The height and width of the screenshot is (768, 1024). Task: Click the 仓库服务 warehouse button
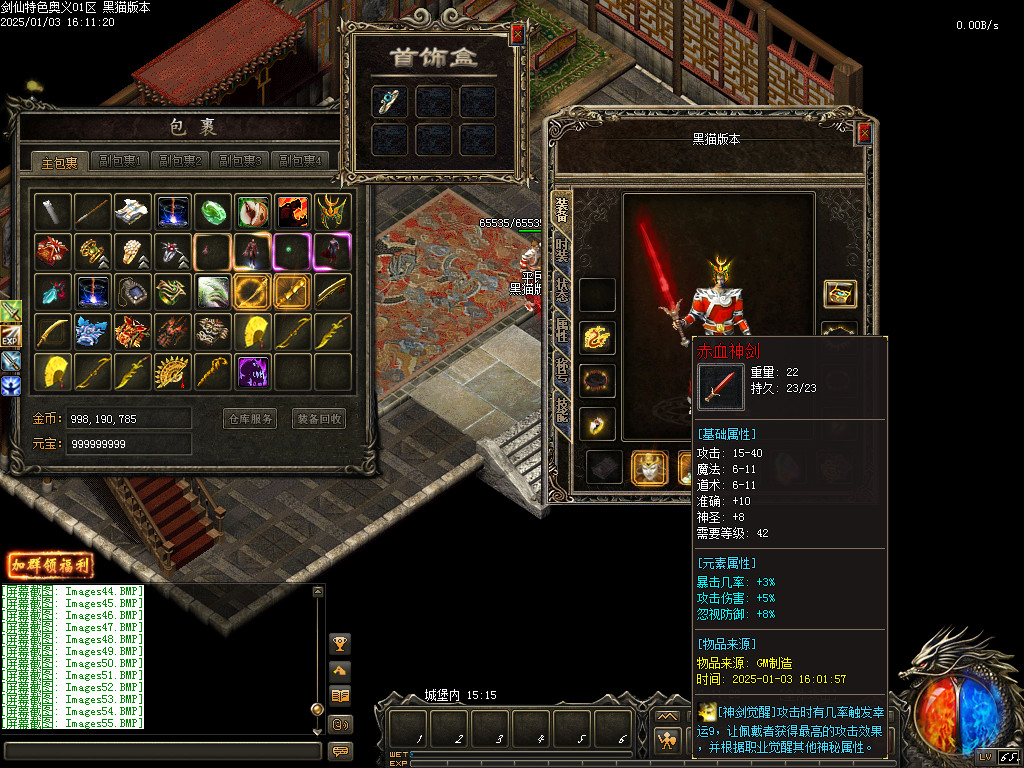(x=249, y=419)
